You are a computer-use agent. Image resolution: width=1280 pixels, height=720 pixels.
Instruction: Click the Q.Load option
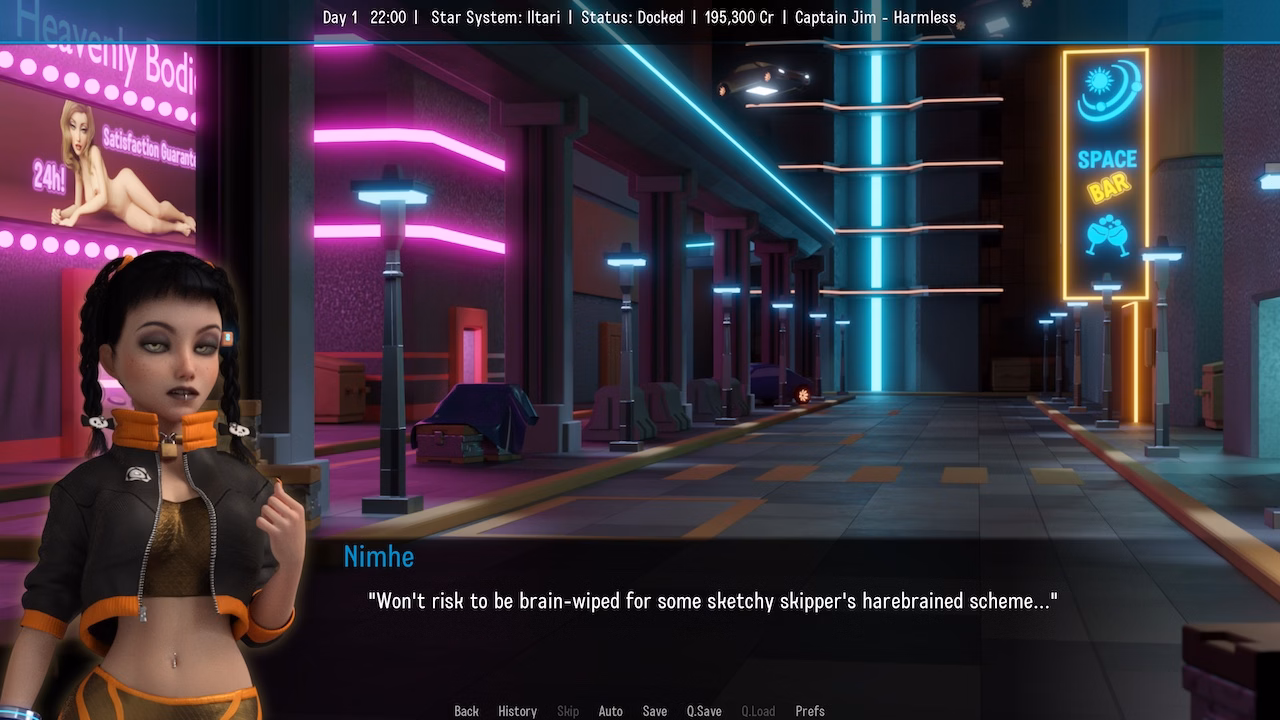pyautogui.click(x=757, y=710)
